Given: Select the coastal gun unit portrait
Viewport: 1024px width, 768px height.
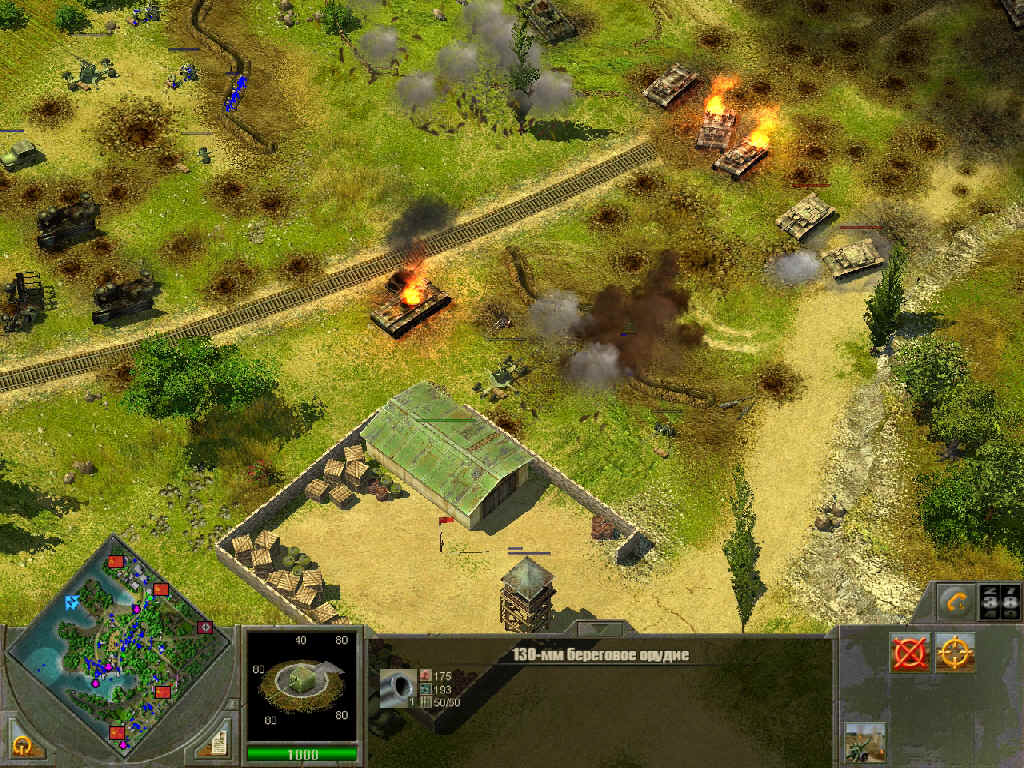Looking at the screenshot, I should (x=301, y=685).
